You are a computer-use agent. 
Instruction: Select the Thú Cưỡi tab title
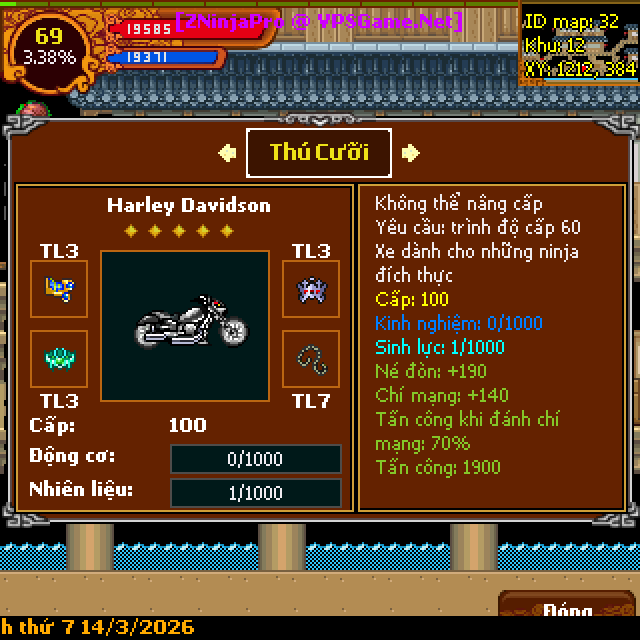point(319,152)
